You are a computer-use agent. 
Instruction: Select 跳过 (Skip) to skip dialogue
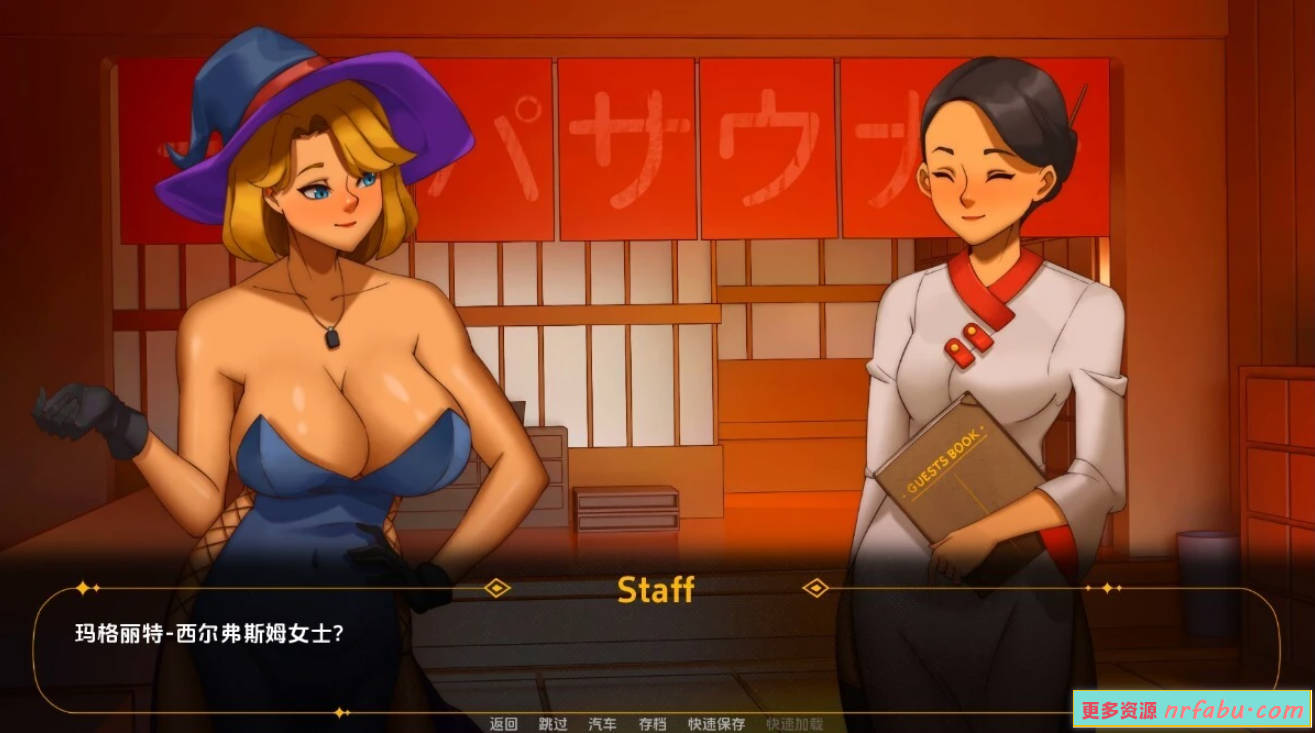click(553, 724)
